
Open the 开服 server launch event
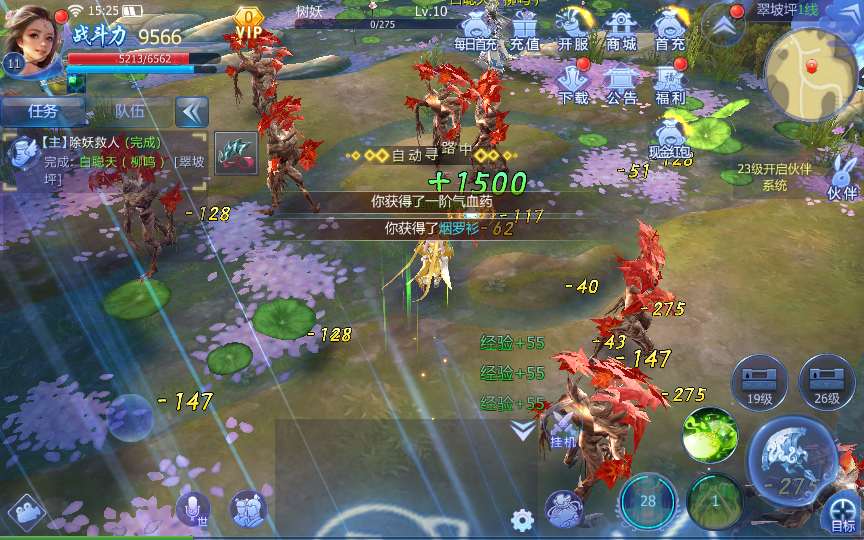[x=573, y=30]
